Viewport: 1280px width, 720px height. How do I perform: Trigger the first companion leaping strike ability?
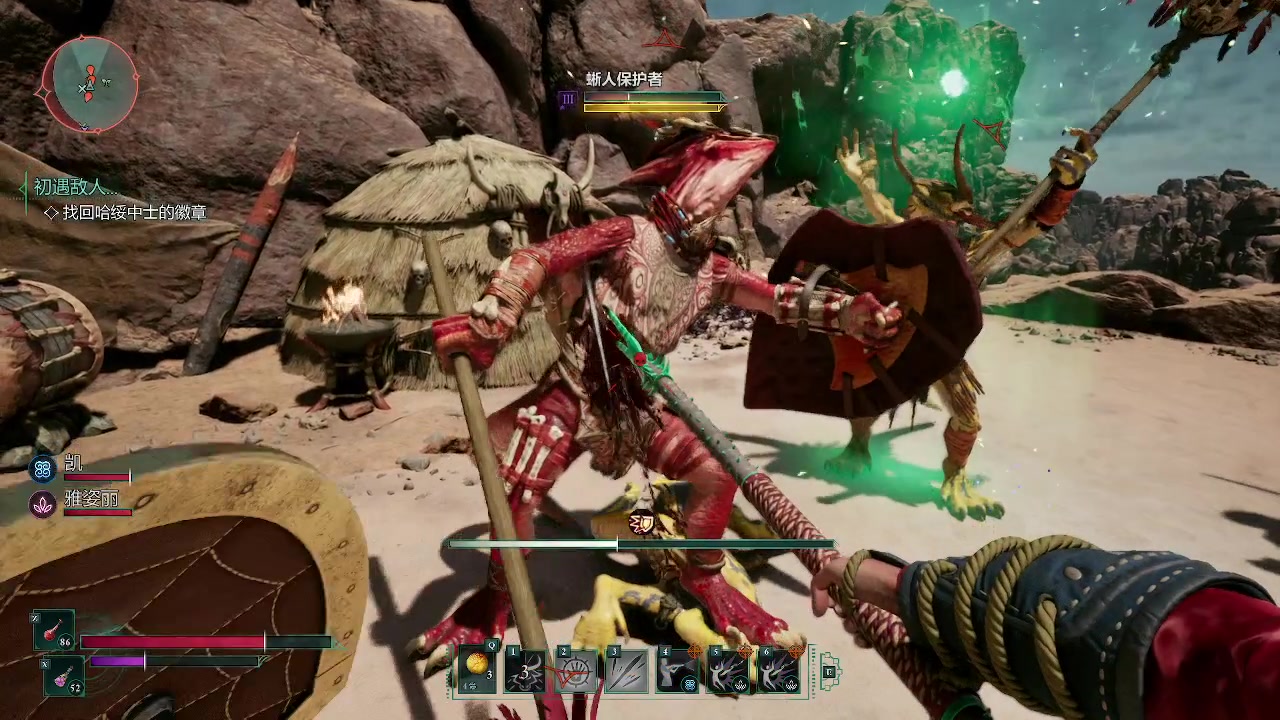tap(728, 669)
